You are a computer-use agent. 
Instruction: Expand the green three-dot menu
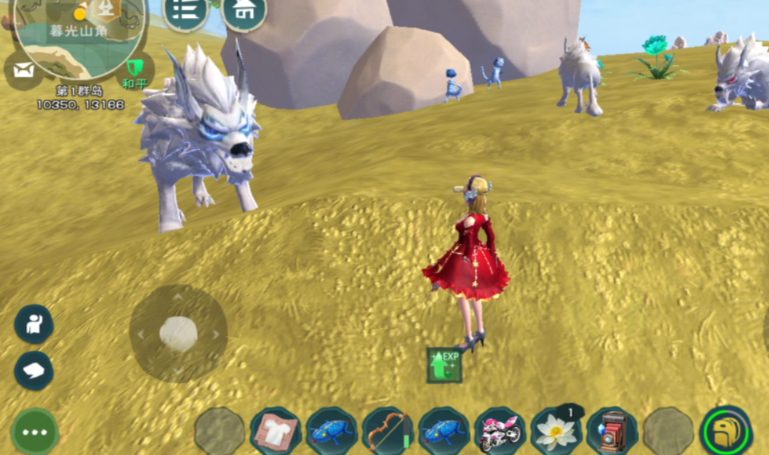[34, 432]
